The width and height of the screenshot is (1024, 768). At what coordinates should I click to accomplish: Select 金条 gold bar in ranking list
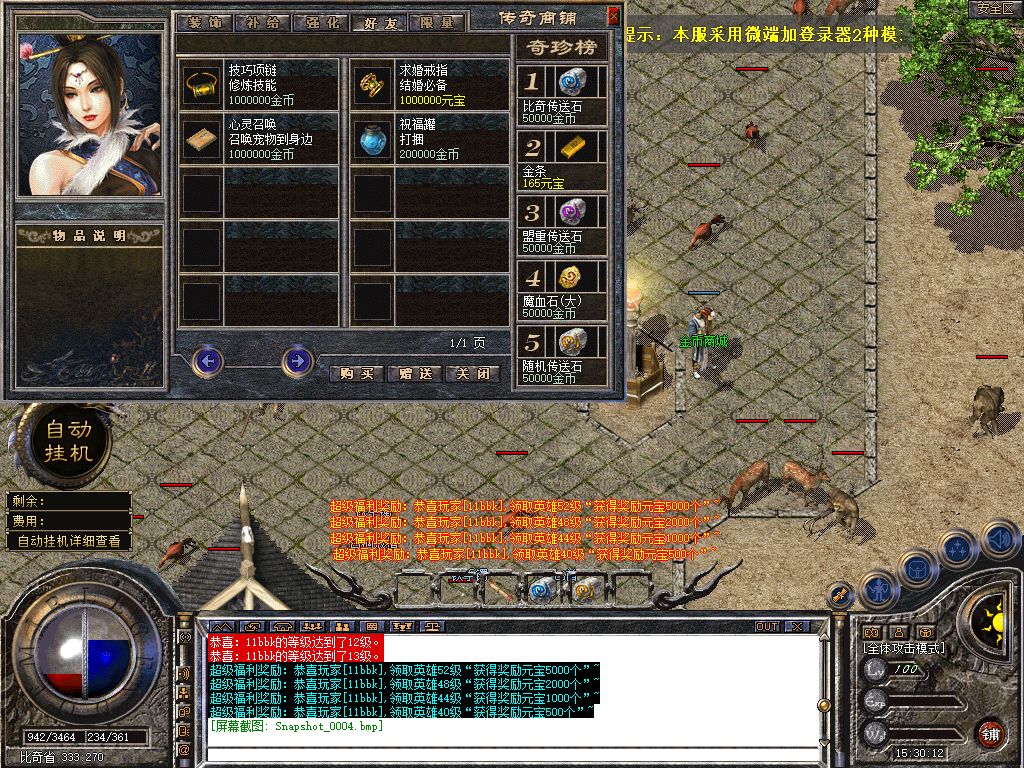pyautogui.click(x=562, y=159)
